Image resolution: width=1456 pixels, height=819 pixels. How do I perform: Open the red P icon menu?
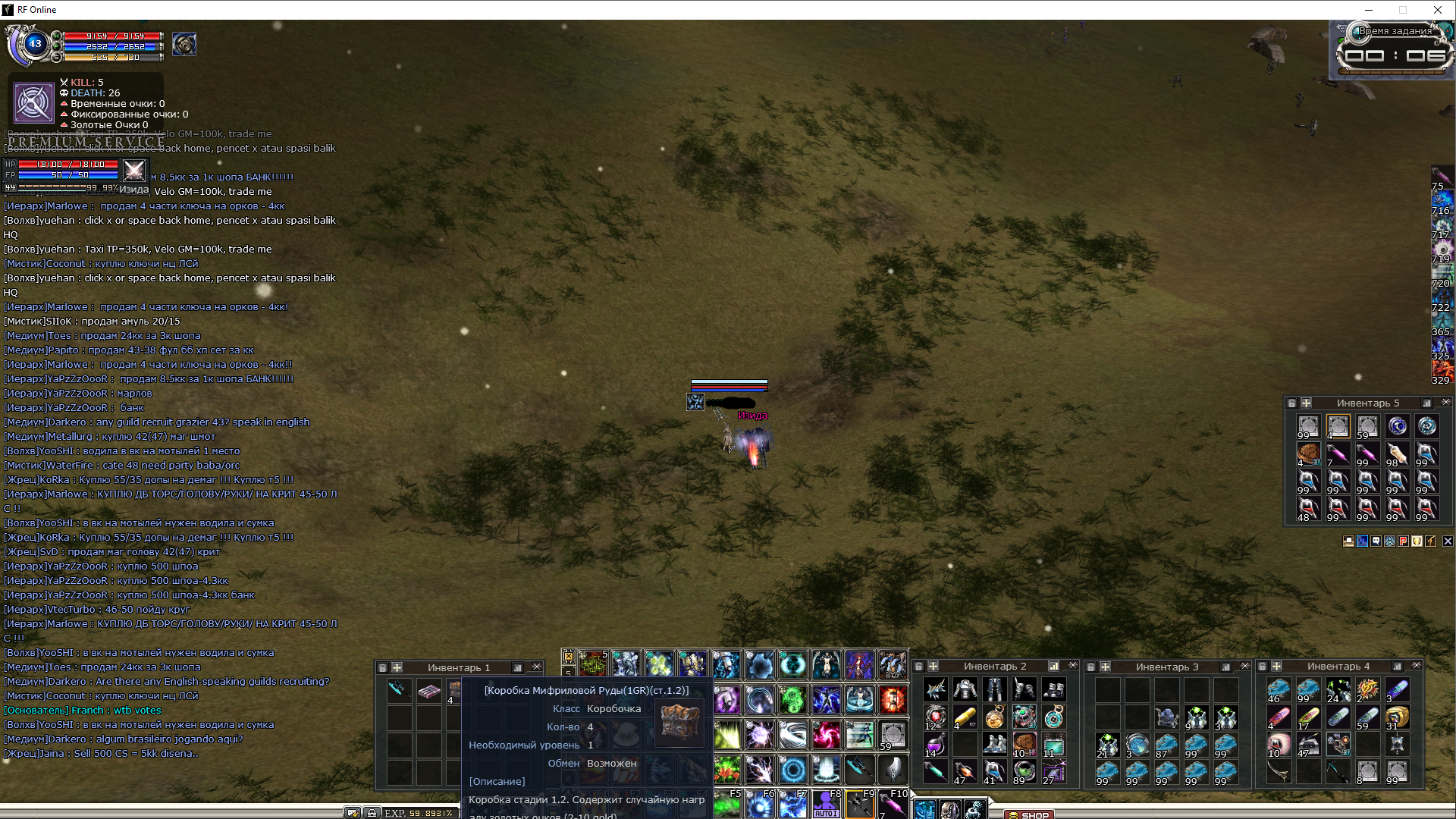click(x=1403, y=541)
